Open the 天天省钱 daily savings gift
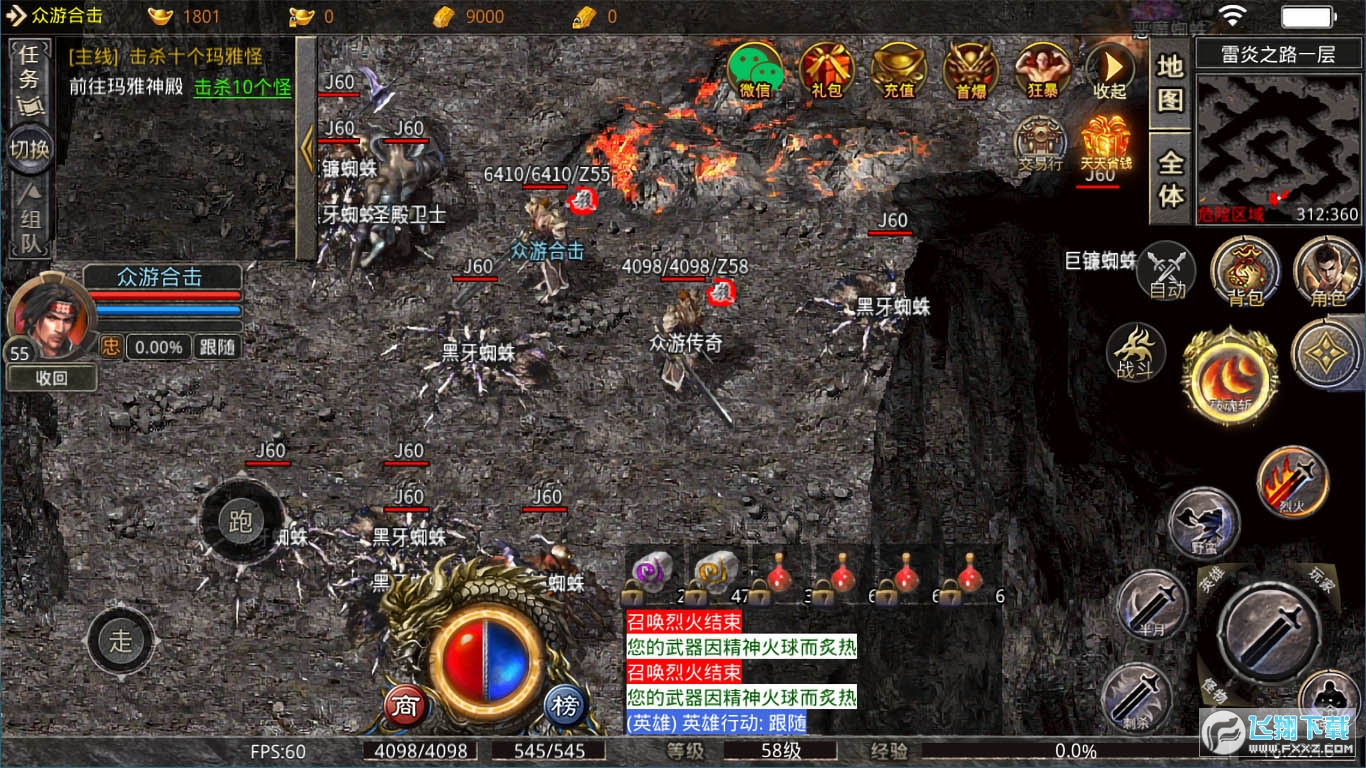Screen dimensions: 1366x768 pos(1105,144)
